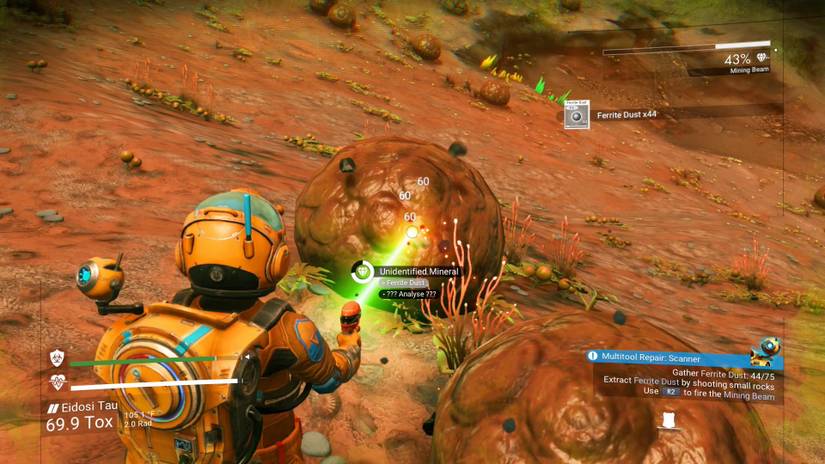
Task: Click the Mining Beam weapon mode icon
Action: 764,58
